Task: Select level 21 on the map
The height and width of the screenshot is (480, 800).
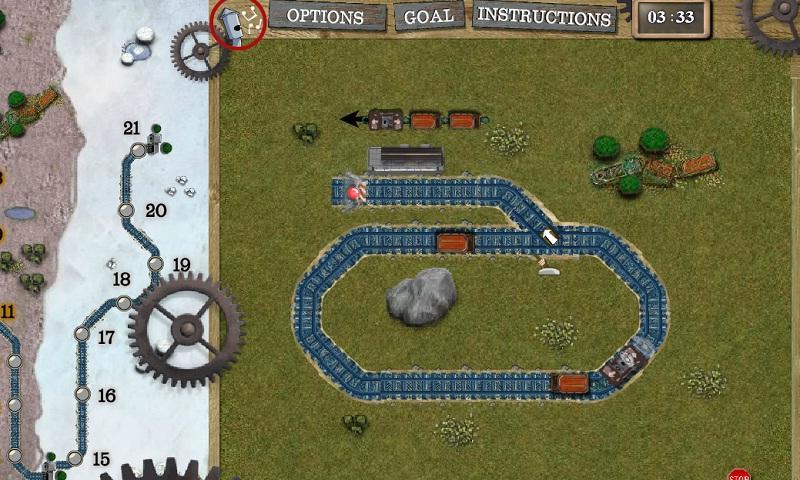Action: click(x=139, y=149)
